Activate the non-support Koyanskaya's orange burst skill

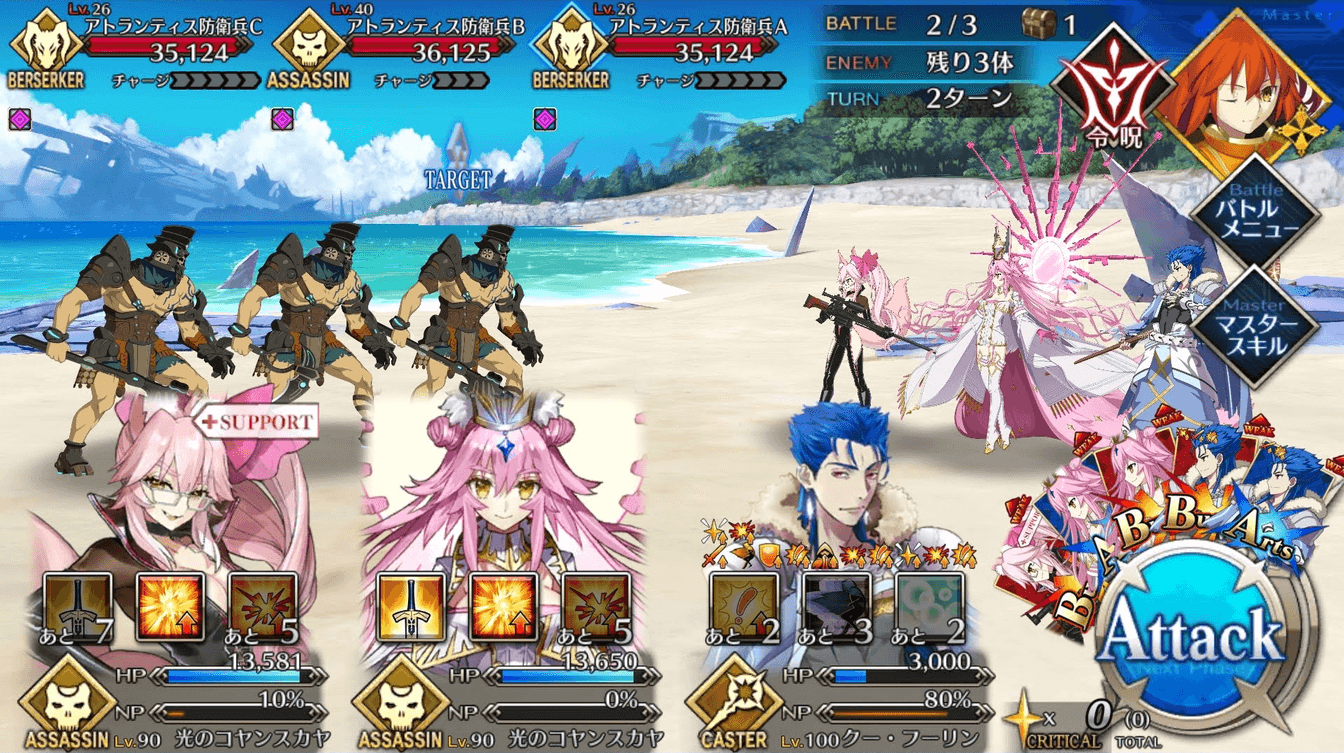point(503,607)
